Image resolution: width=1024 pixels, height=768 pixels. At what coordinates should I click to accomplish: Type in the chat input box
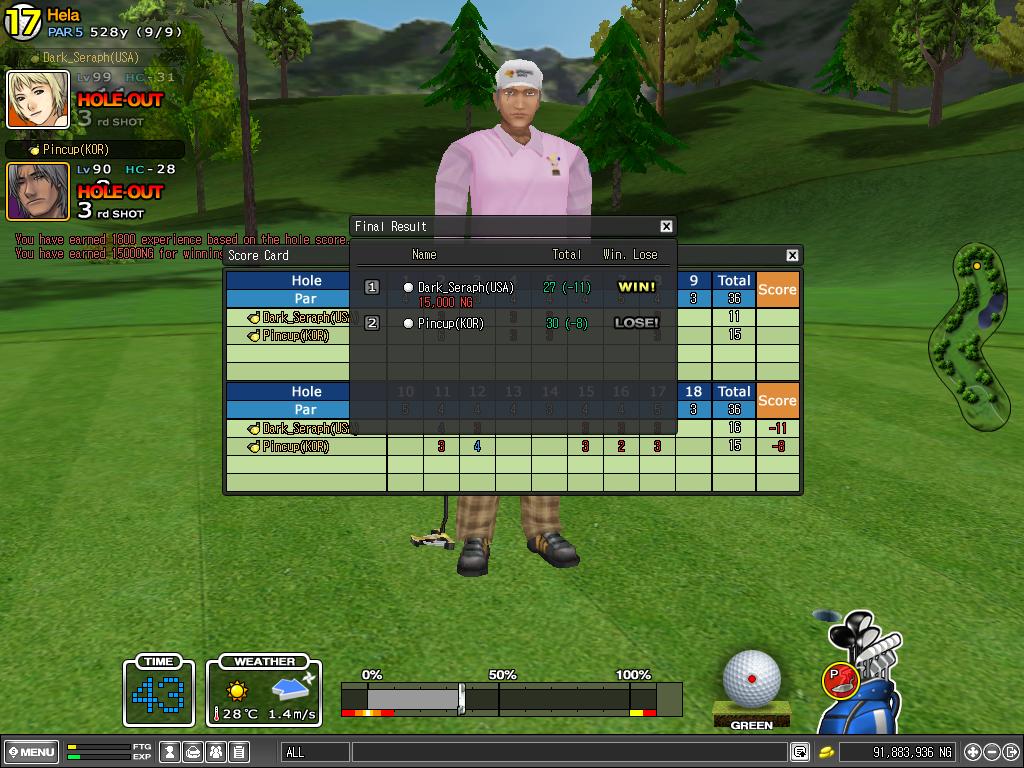tap(568, 752)
